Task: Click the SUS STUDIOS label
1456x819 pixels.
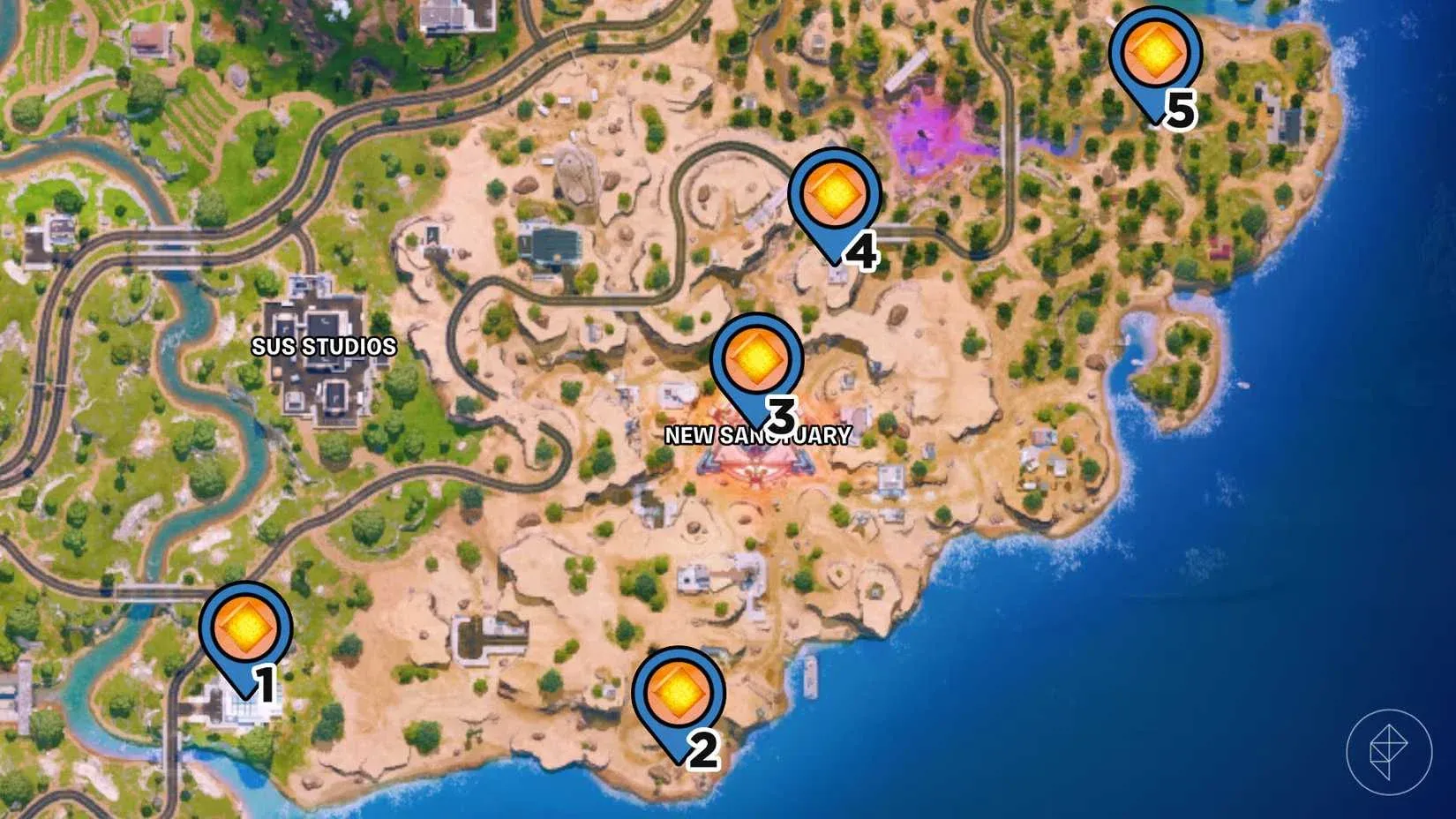Action: (x=324, y=348)
